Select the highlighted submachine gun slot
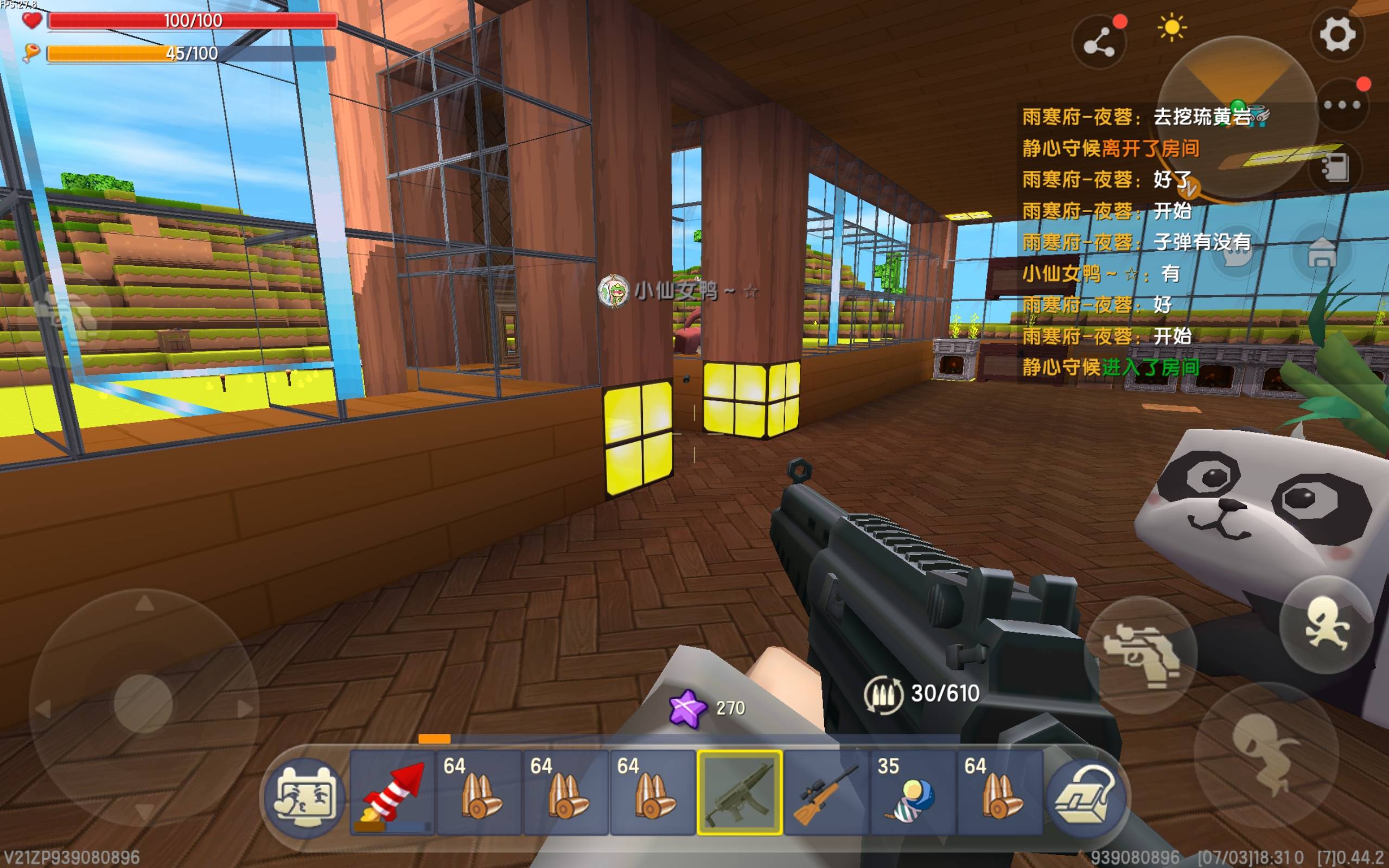Screen dimensions: 1389x868 click(740, 792)
